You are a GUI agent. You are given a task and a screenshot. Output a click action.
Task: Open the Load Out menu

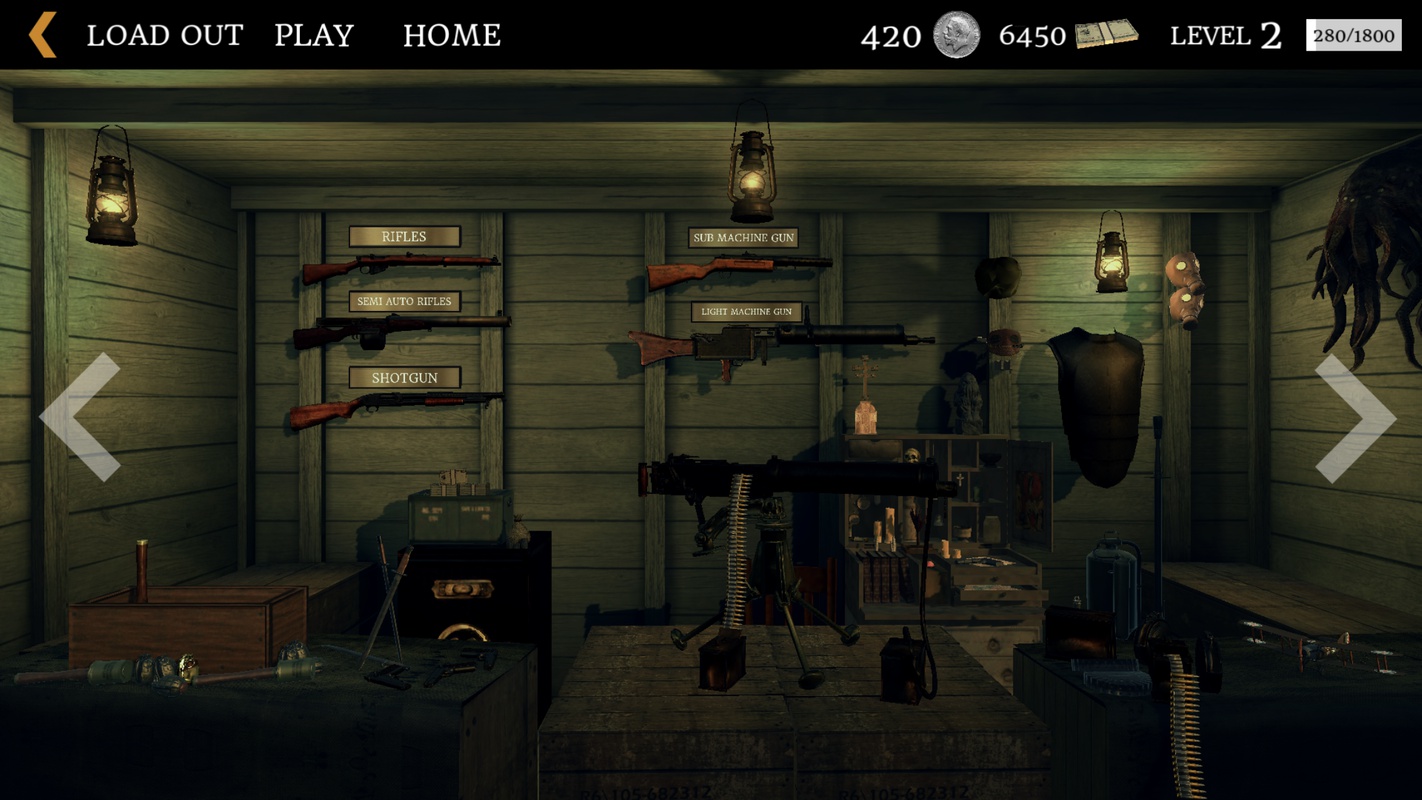(165, 36)
